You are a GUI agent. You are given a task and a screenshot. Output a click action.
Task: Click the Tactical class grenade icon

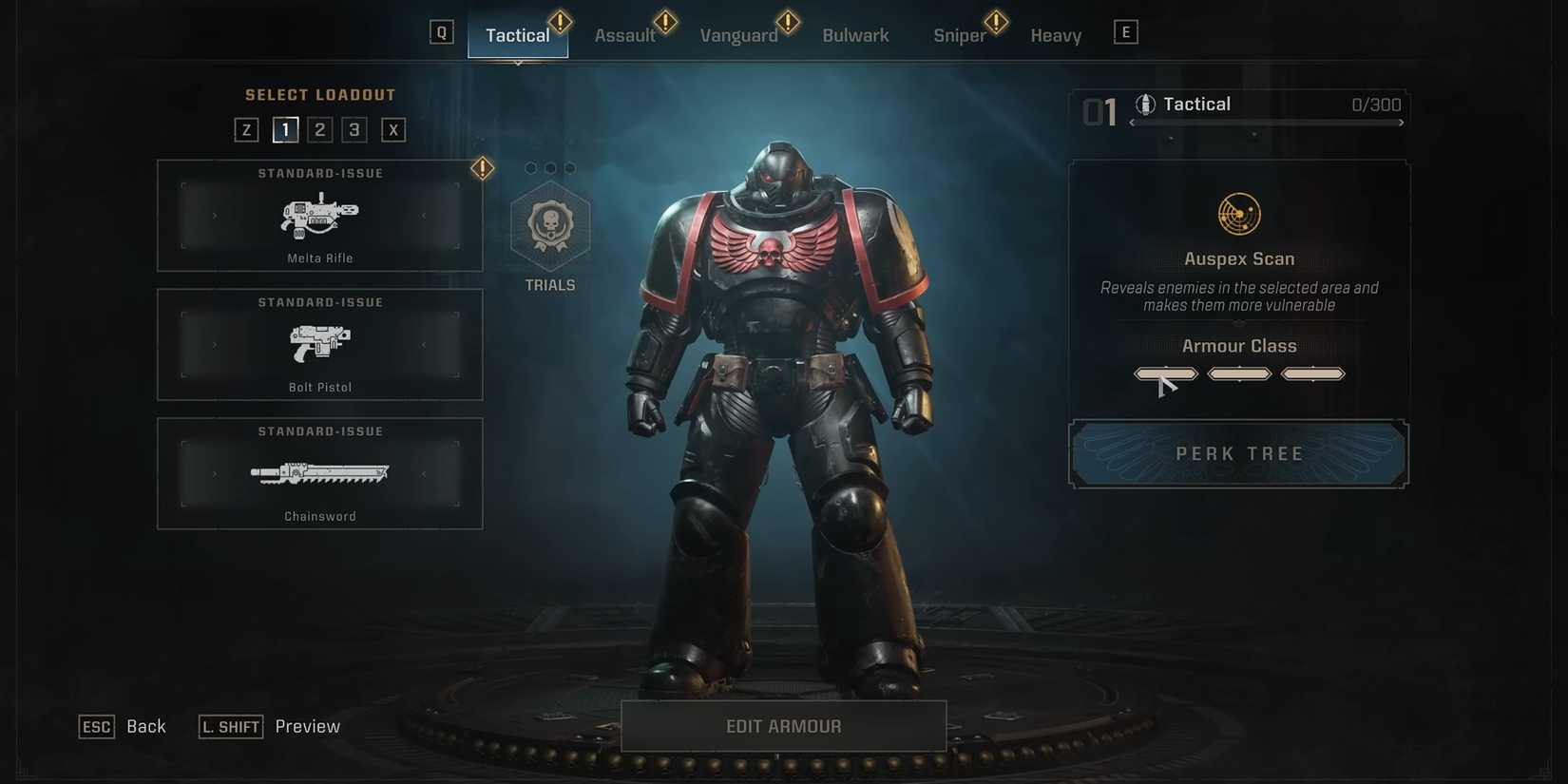[1144, 104]
